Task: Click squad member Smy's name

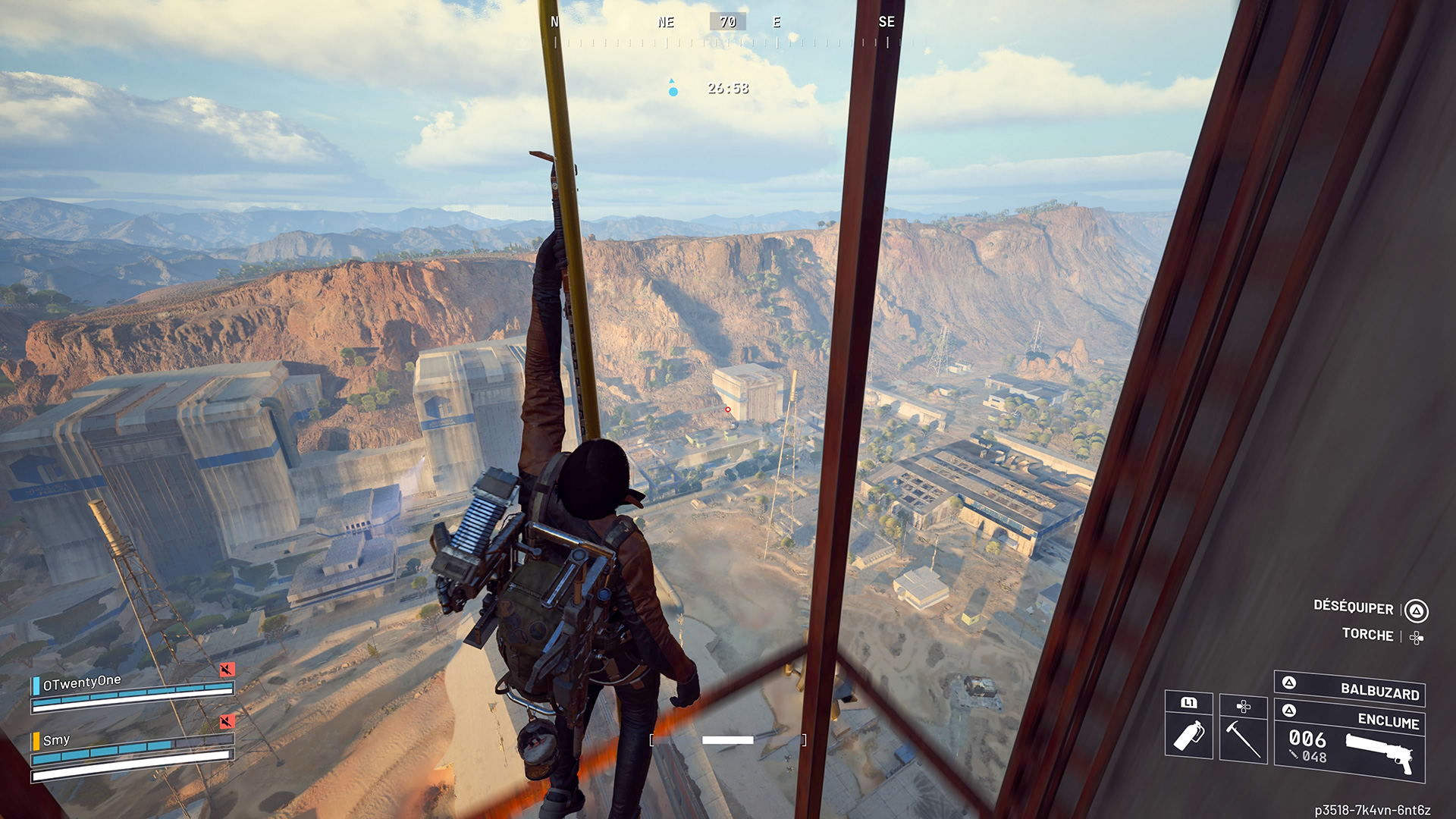Action: (56, 740)
